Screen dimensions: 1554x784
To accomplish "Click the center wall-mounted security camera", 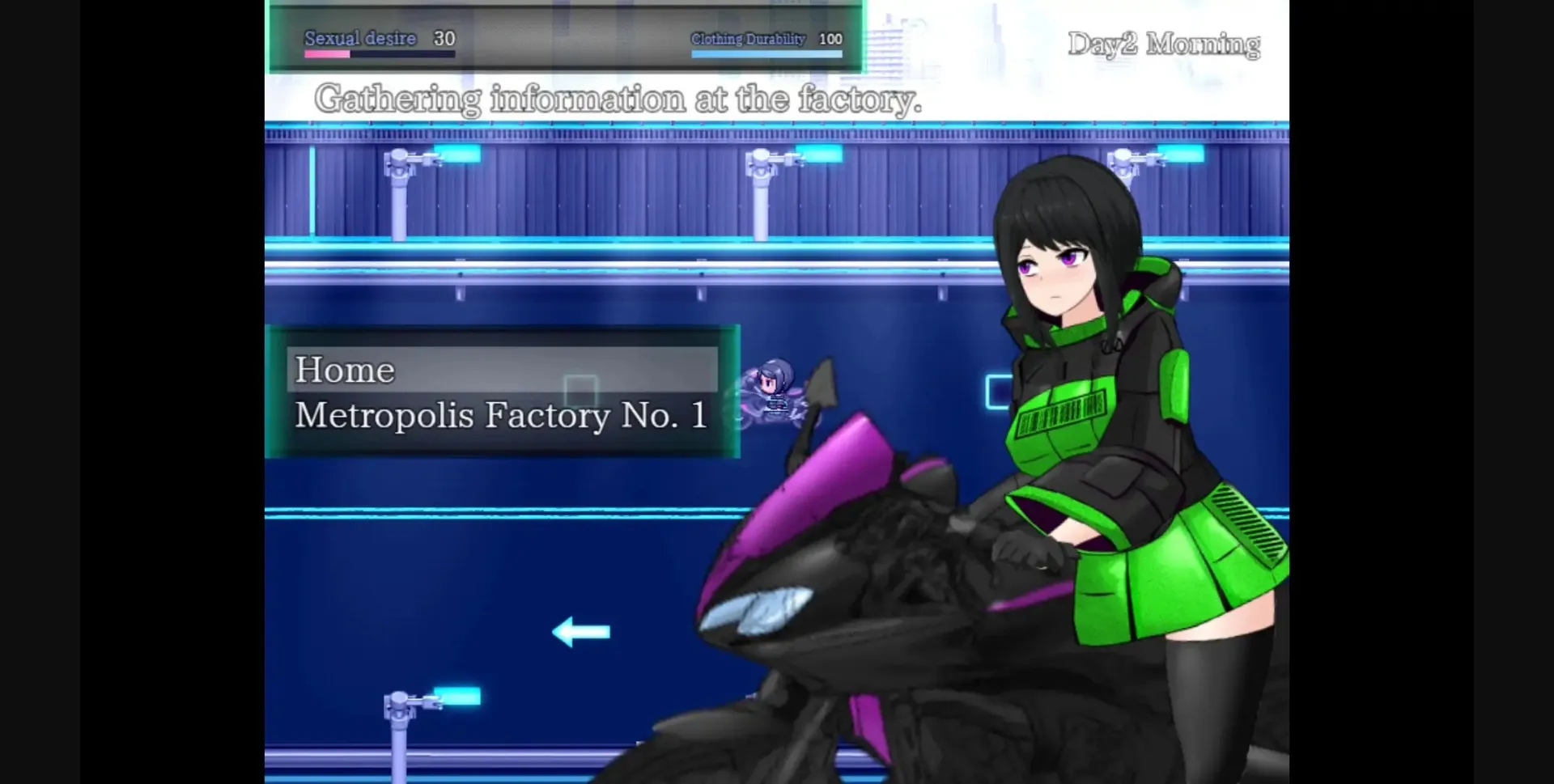I will tap(761, 159).
